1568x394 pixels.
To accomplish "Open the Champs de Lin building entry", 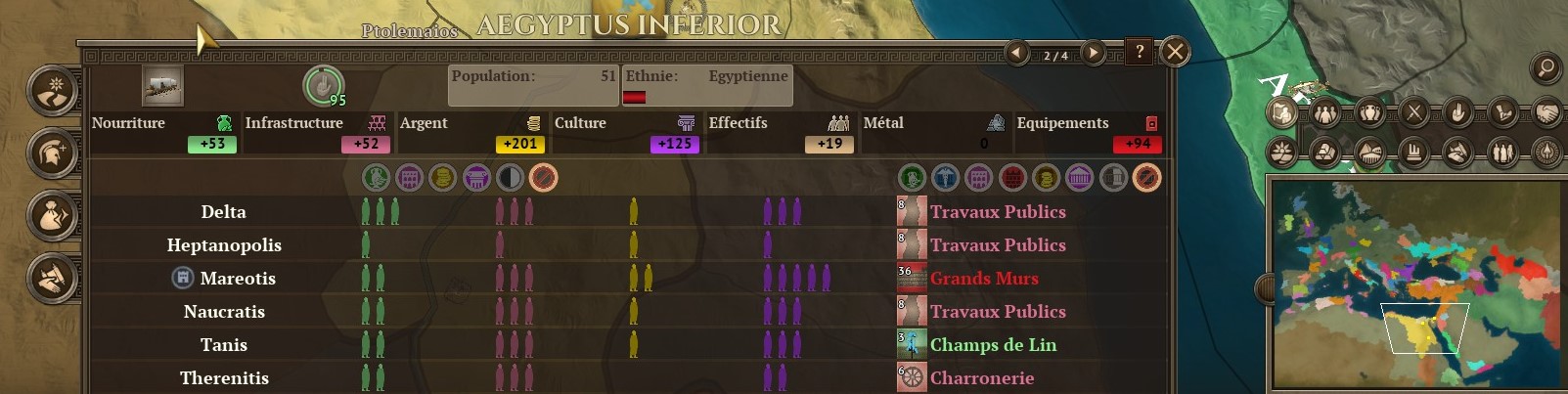I will tap(992, 345).
